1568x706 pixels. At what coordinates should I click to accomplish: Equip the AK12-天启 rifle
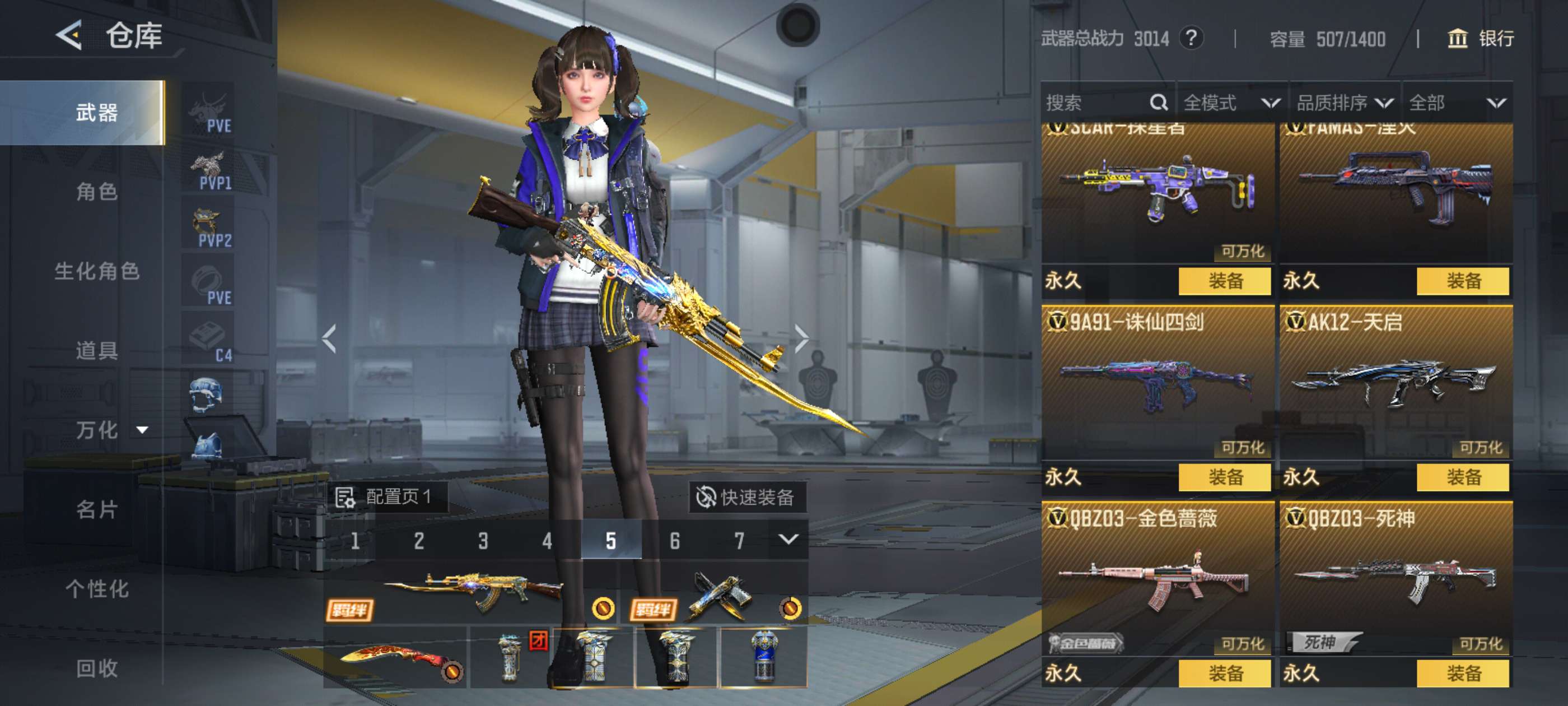click(1463, 477)
